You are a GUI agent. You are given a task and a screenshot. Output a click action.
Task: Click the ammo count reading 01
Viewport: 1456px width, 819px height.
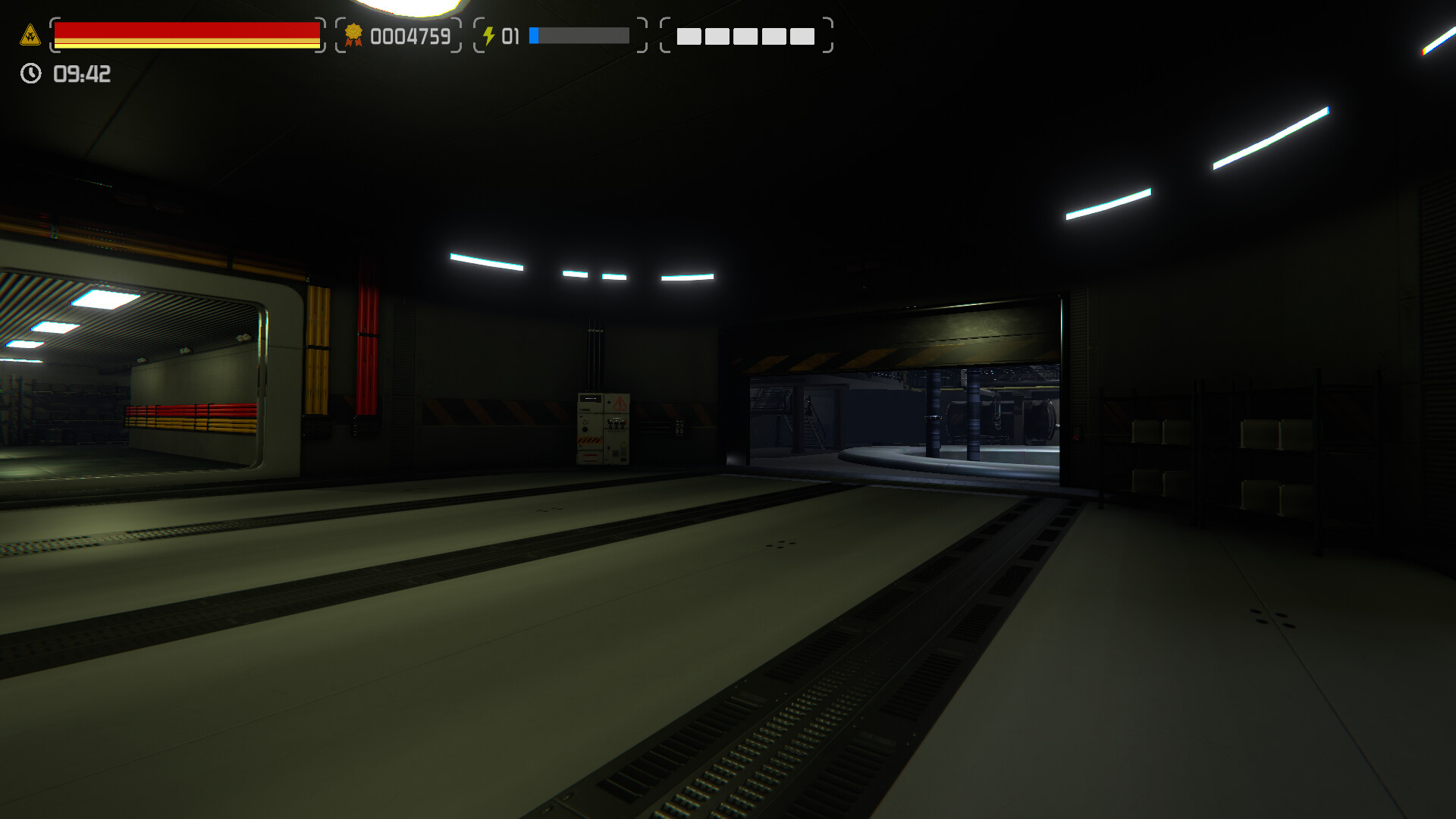pos(510,34)
